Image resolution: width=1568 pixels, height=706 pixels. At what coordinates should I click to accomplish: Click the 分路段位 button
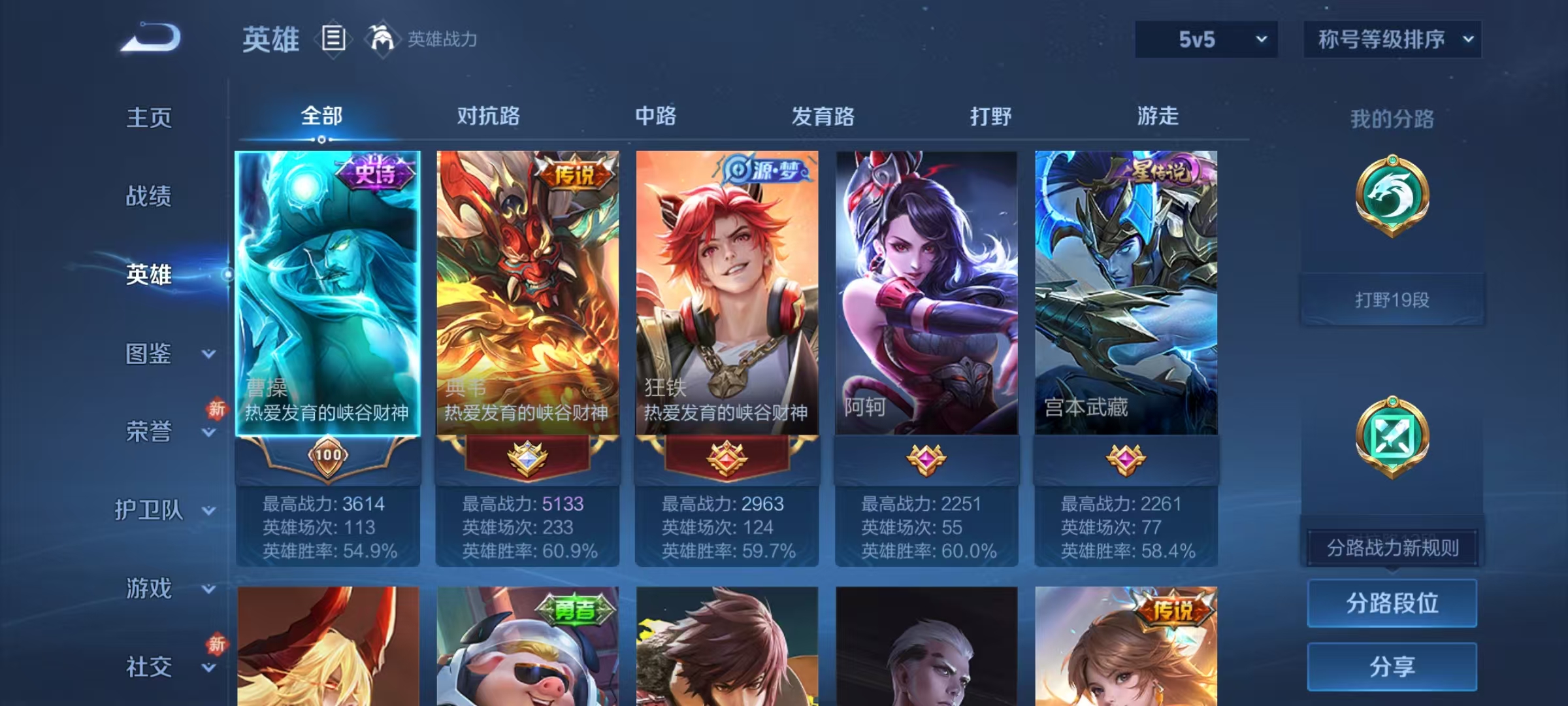1392,603
